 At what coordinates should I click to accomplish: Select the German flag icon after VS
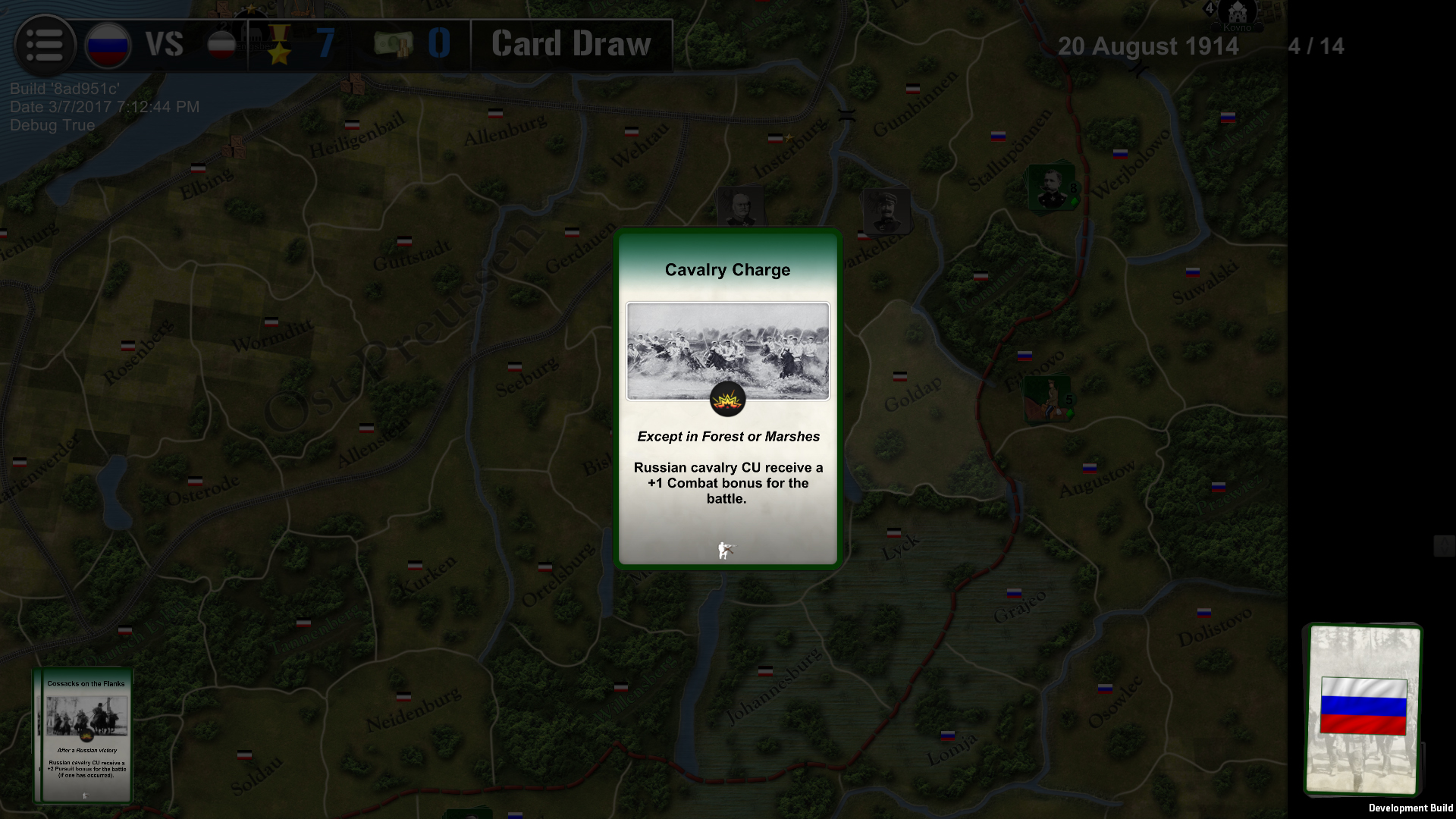[221, 44]
